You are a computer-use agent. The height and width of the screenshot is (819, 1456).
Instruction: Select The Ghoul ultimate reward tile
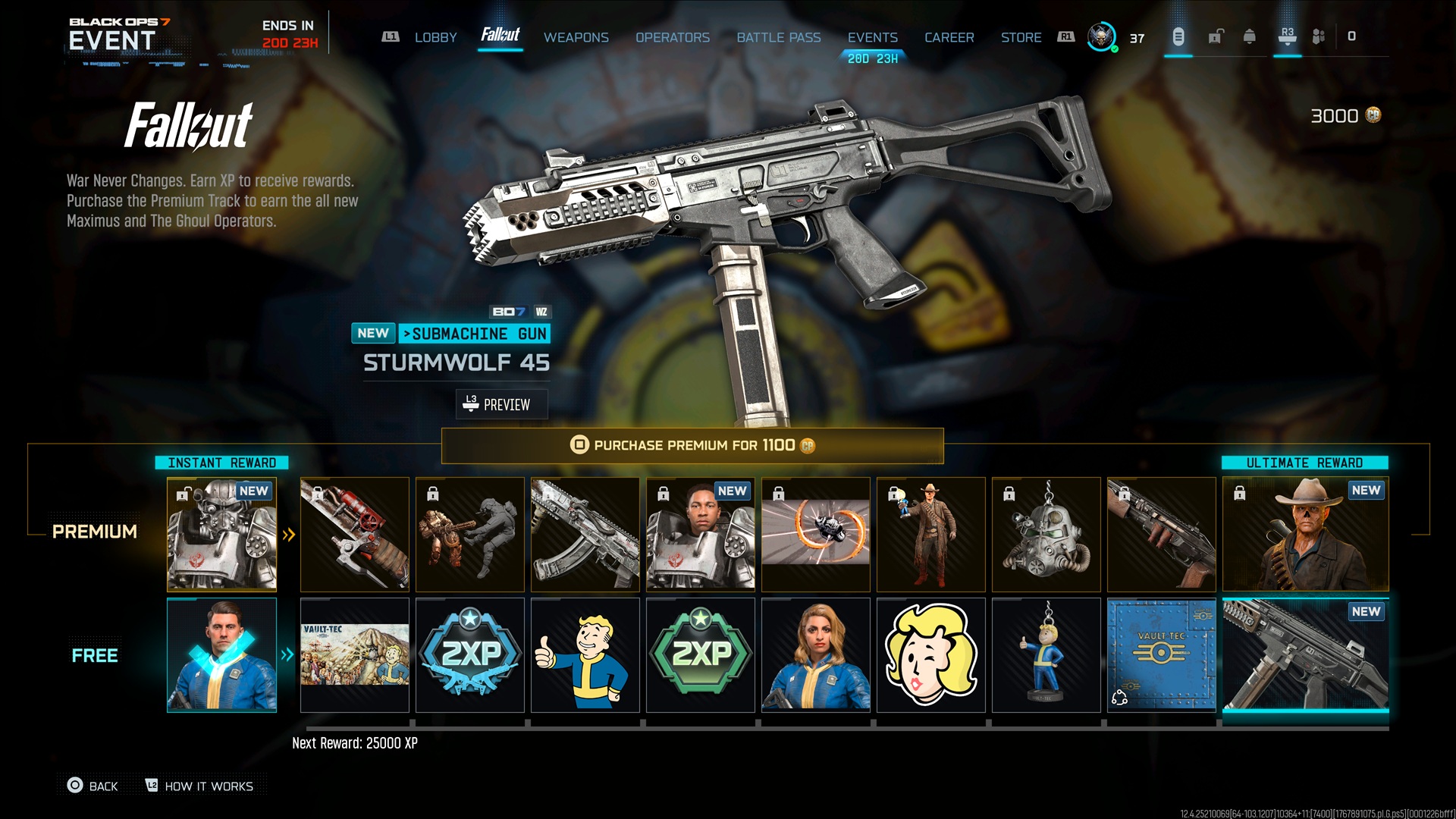[x=1305, y=534]
